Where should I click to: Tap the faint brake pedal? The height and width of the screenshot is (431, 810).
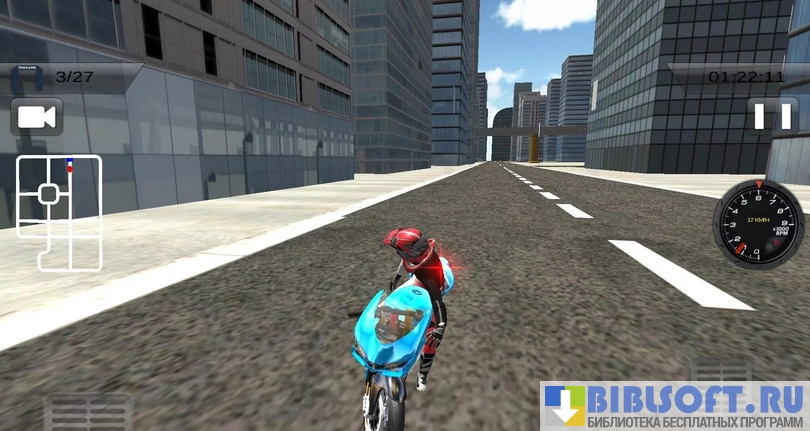90,412
